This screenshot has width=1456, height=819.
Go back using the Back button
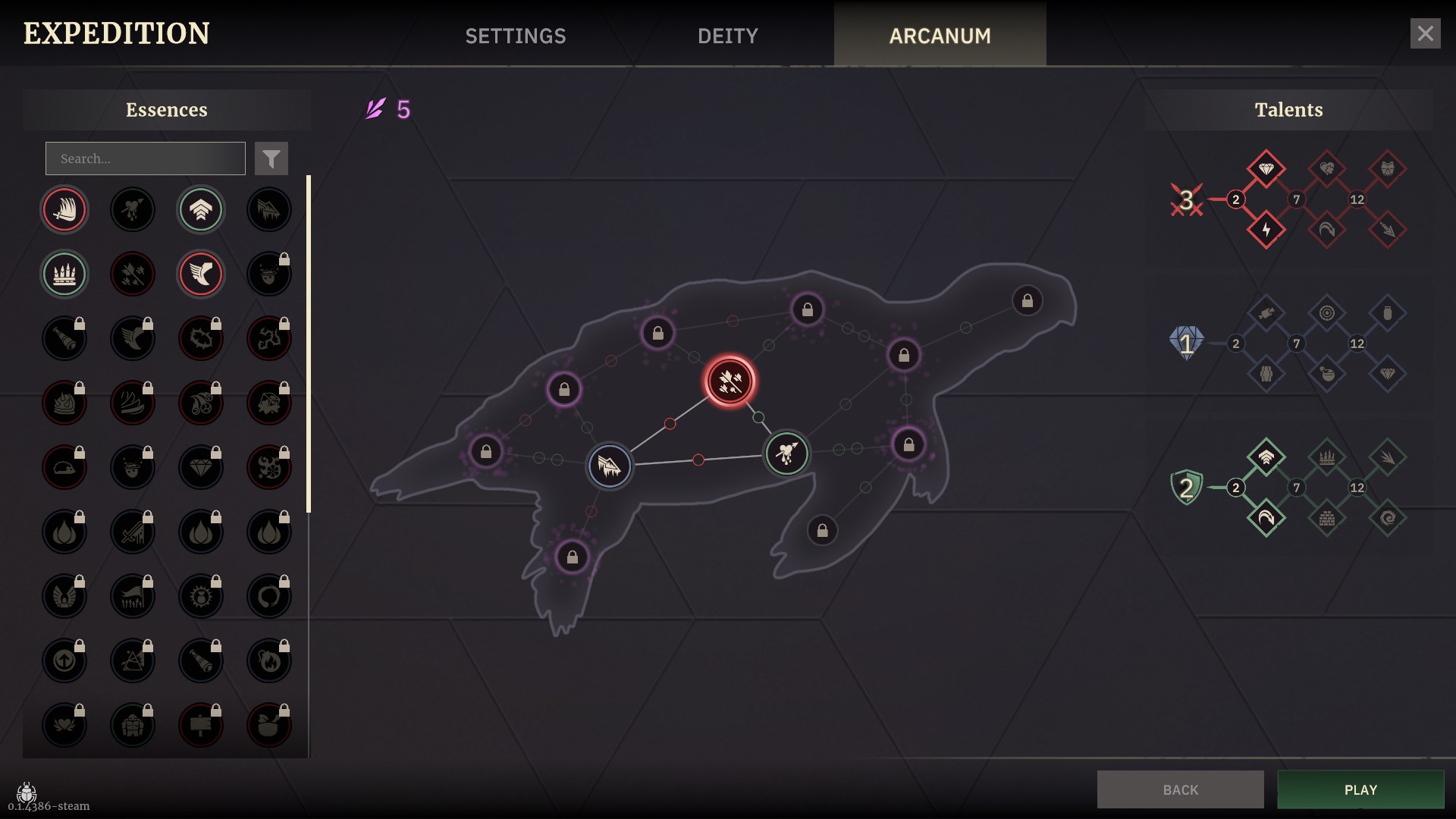point(1180,789)
